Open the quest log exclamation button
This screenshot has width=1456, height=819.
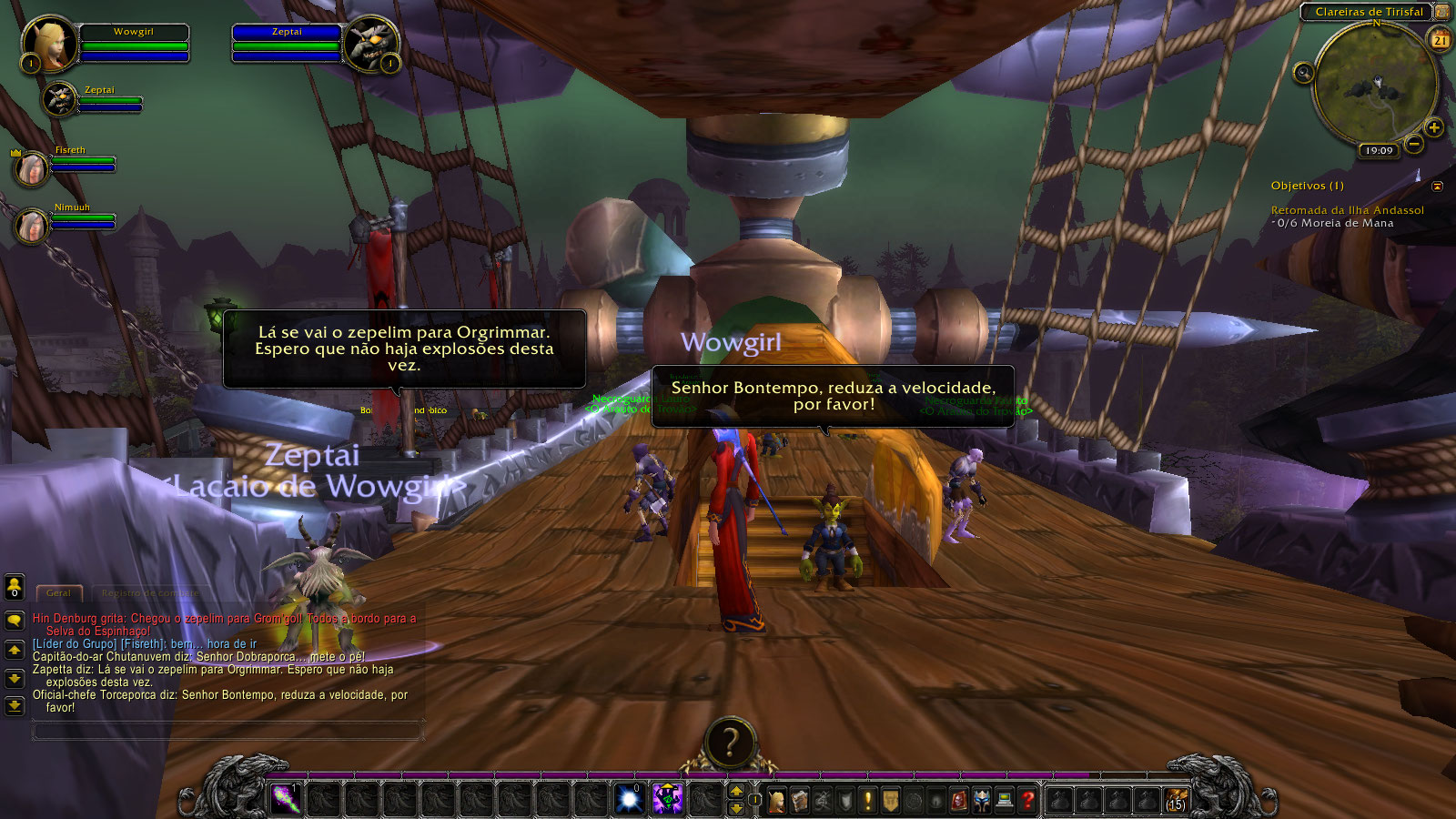point(868,800)
